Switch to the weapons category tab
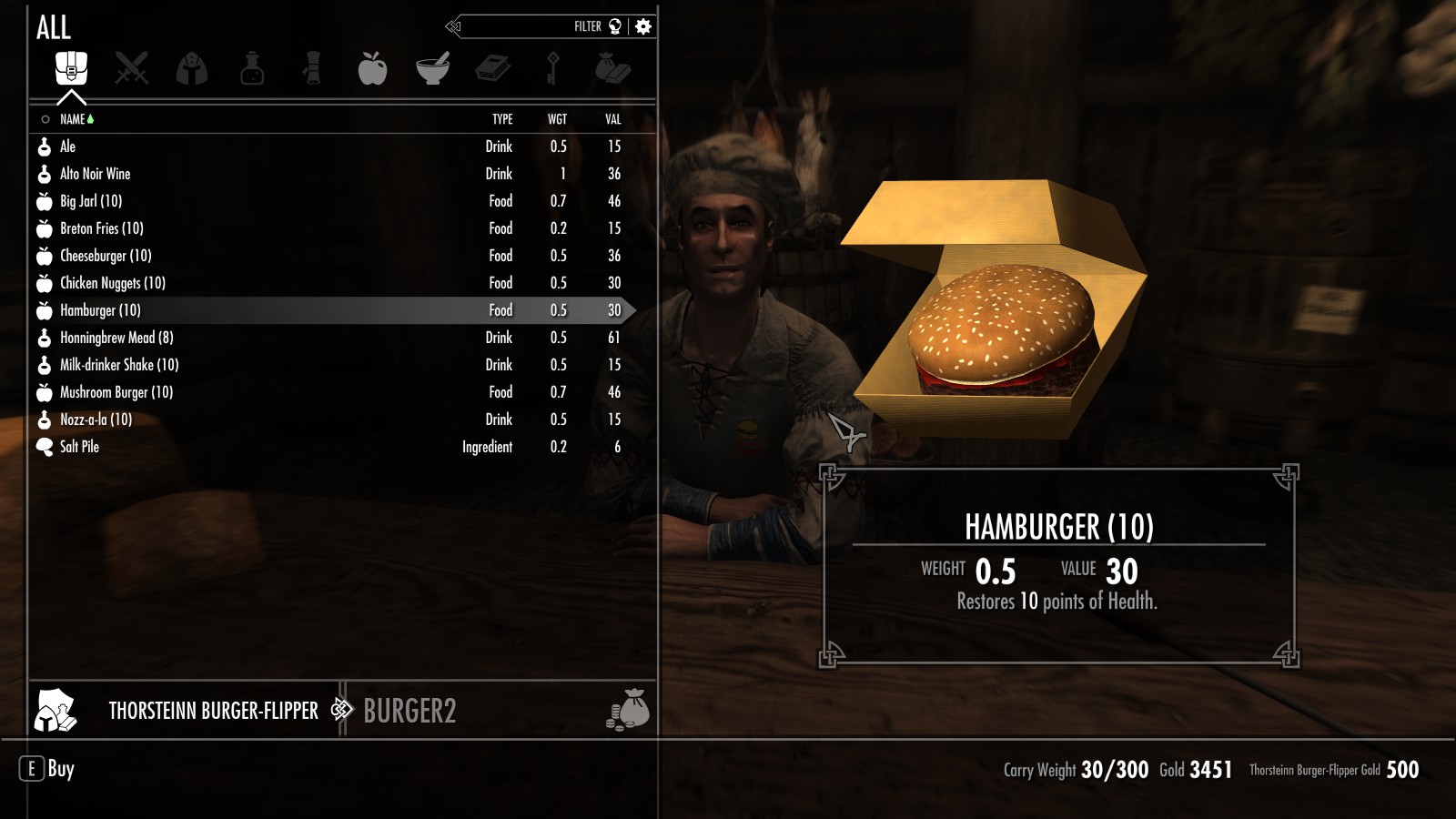 [x=132, y=68]
